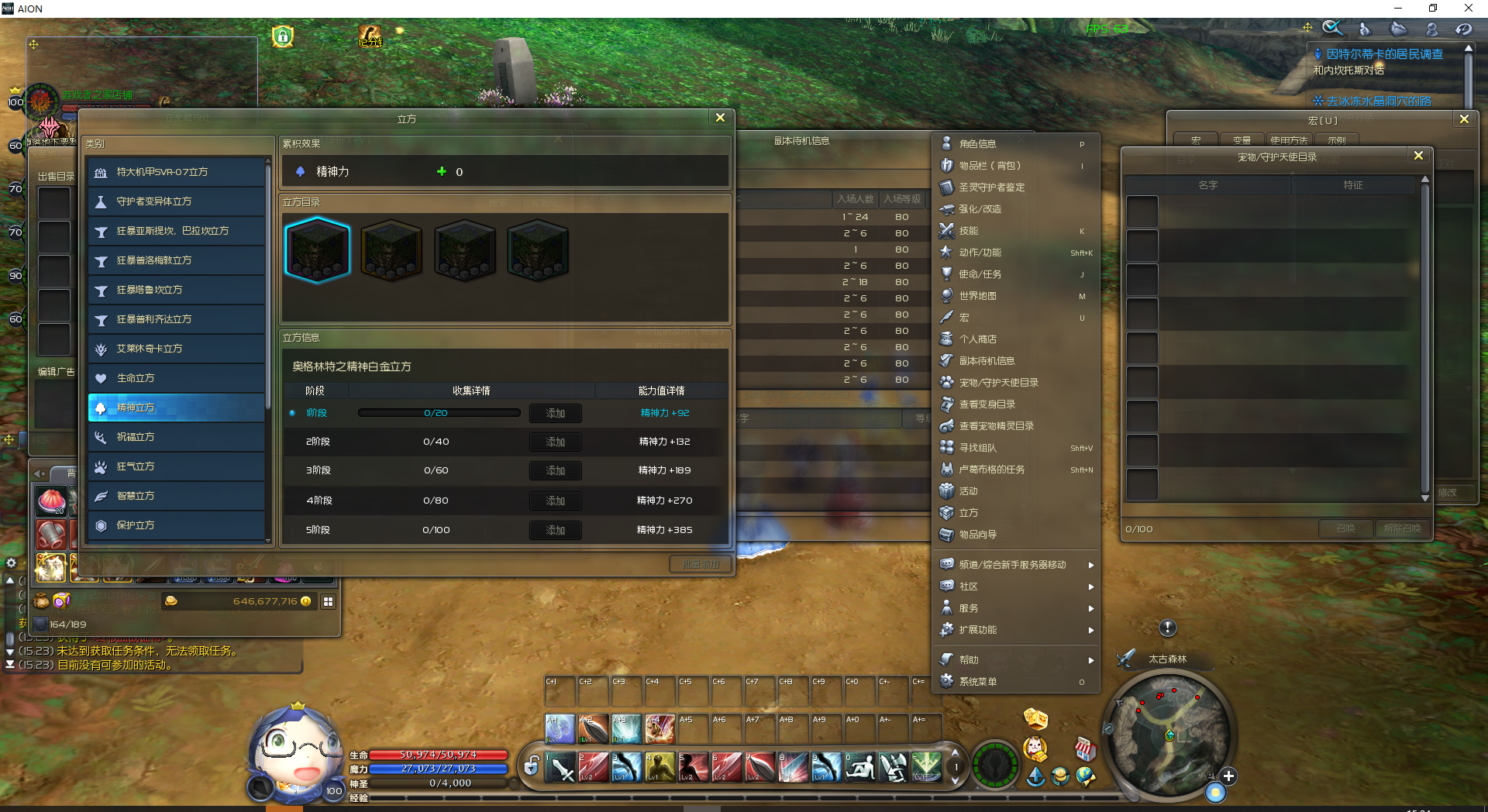Minimize the AION game window
Image resolution: width=1488 pixels, height=812 pixels.
tap(1398, 9)
